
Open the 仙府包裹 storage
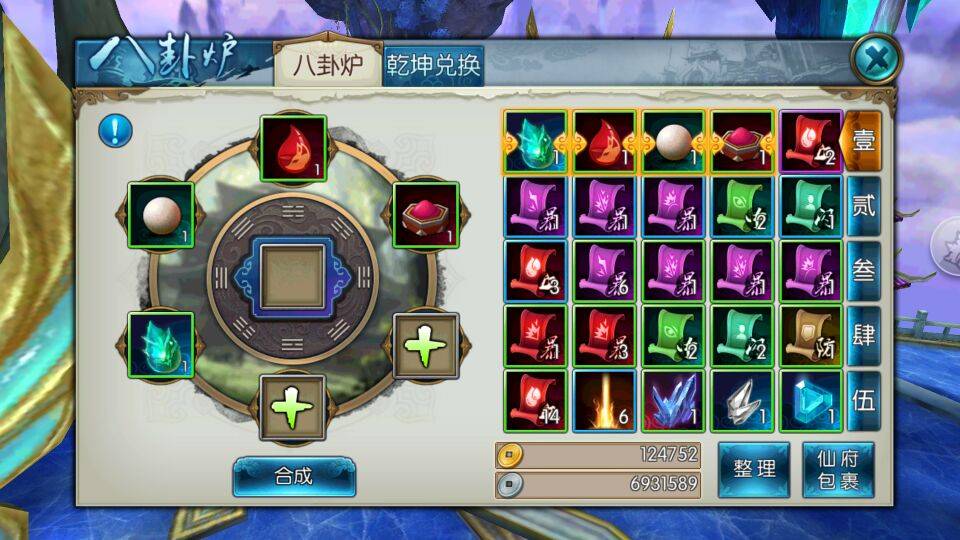838,469
